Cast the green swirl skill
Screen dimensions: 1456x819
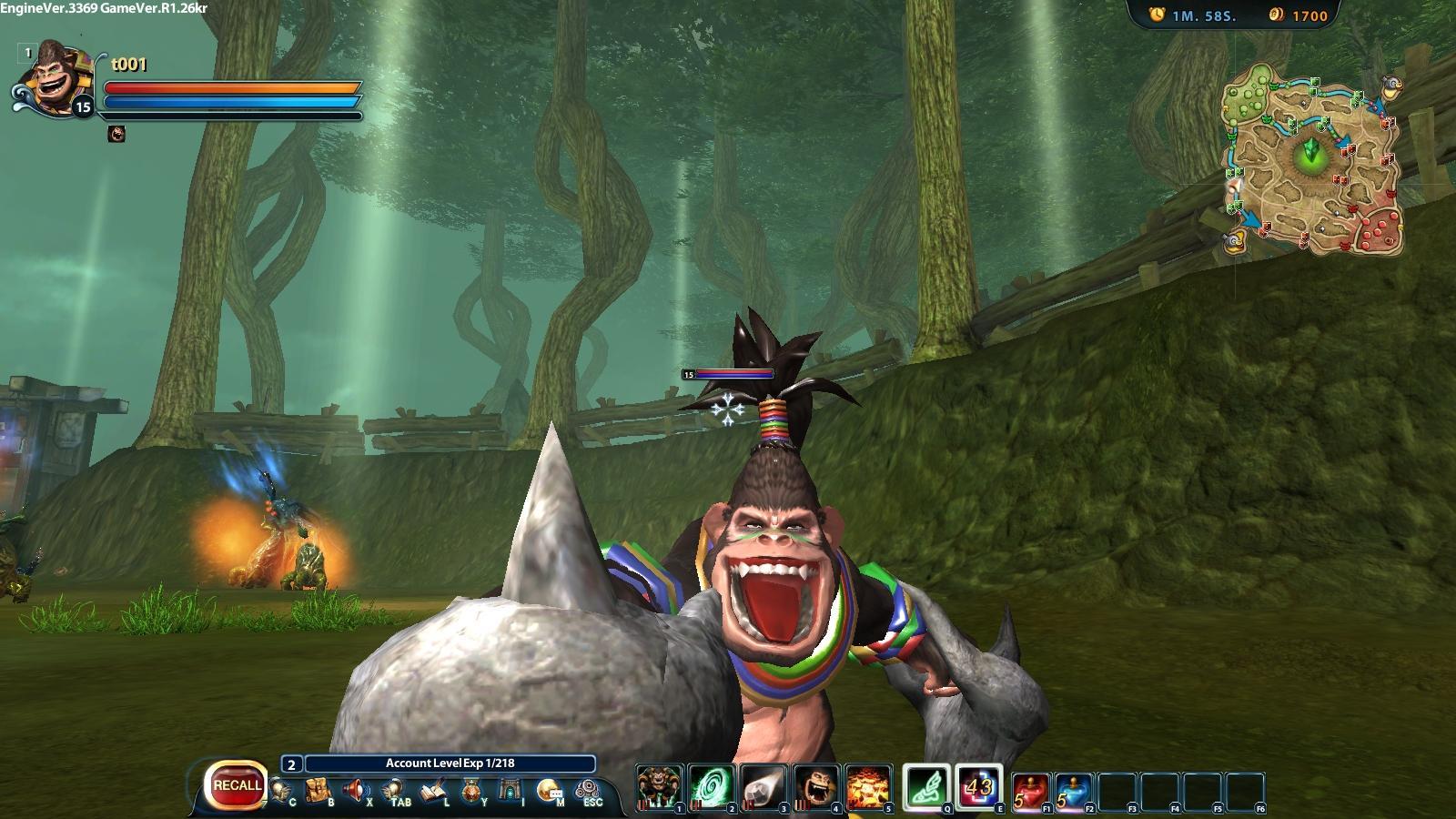tap(711, 787)
